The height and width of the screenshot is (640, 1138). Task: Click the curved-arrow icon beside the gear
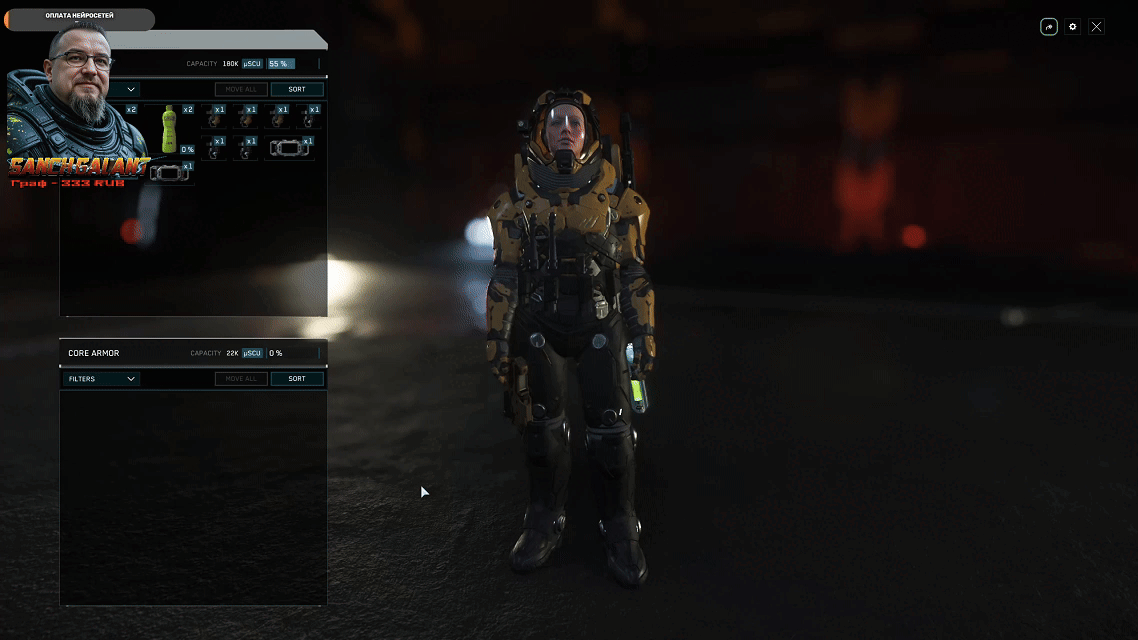1049,27
